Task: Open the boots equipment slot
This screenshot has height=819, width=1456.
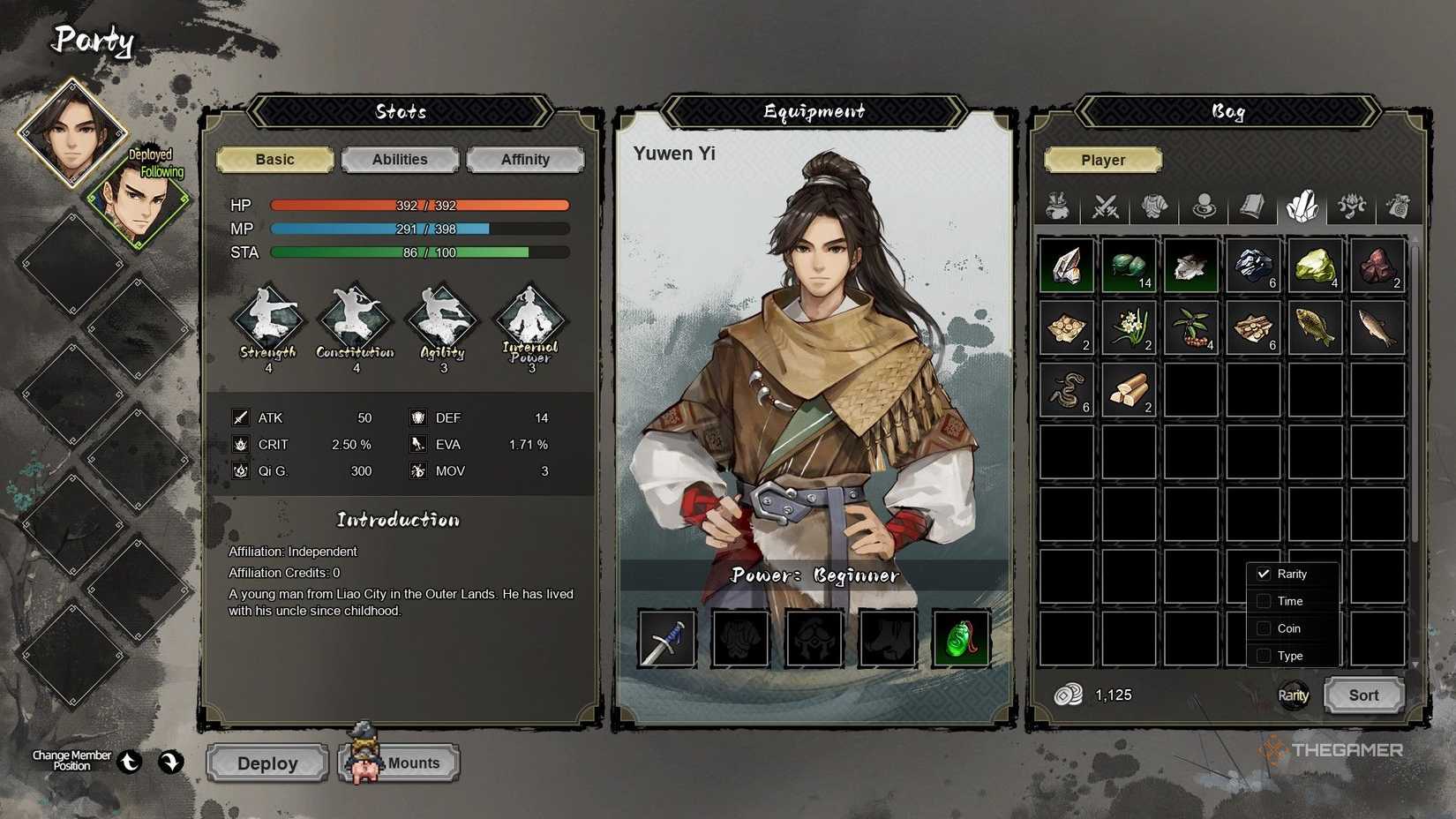Action: [887, 639]
